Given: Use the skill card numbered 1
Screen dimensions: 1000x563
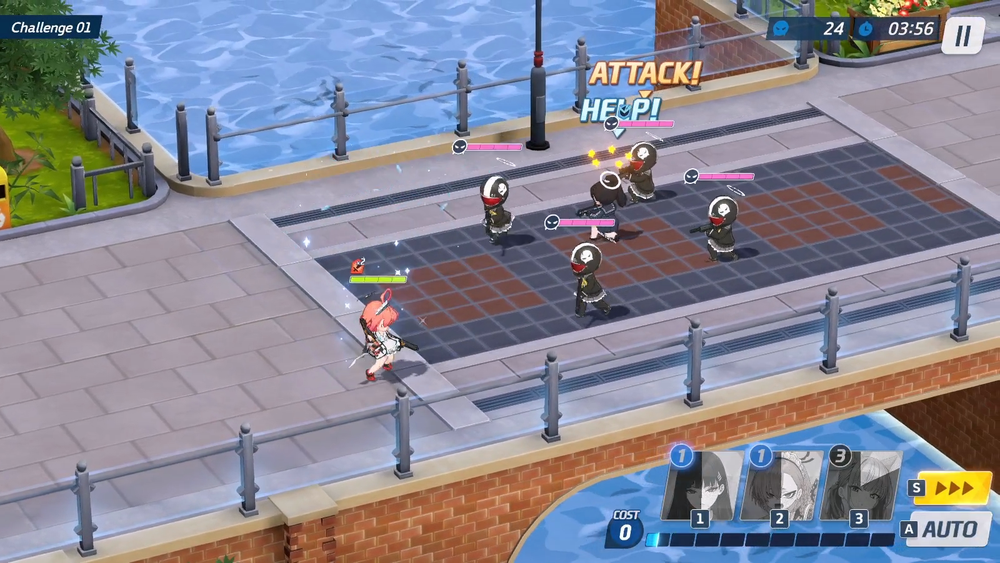Looking at the screenshot, I should 703,487.
